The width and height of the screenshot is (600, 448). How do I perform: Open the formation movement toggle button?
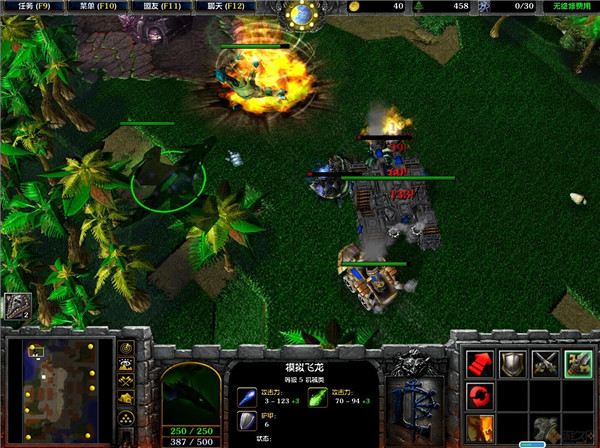128,420
